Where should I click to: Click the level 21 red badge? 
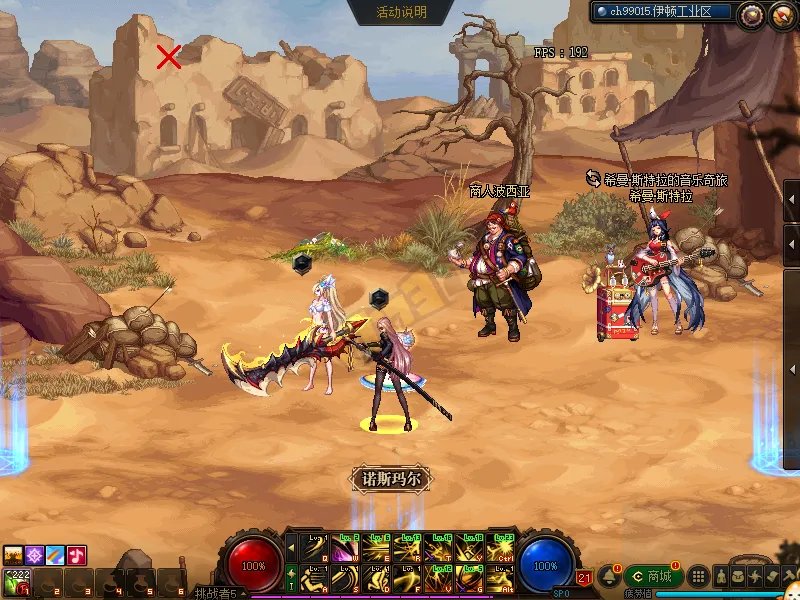coord(584,578)
